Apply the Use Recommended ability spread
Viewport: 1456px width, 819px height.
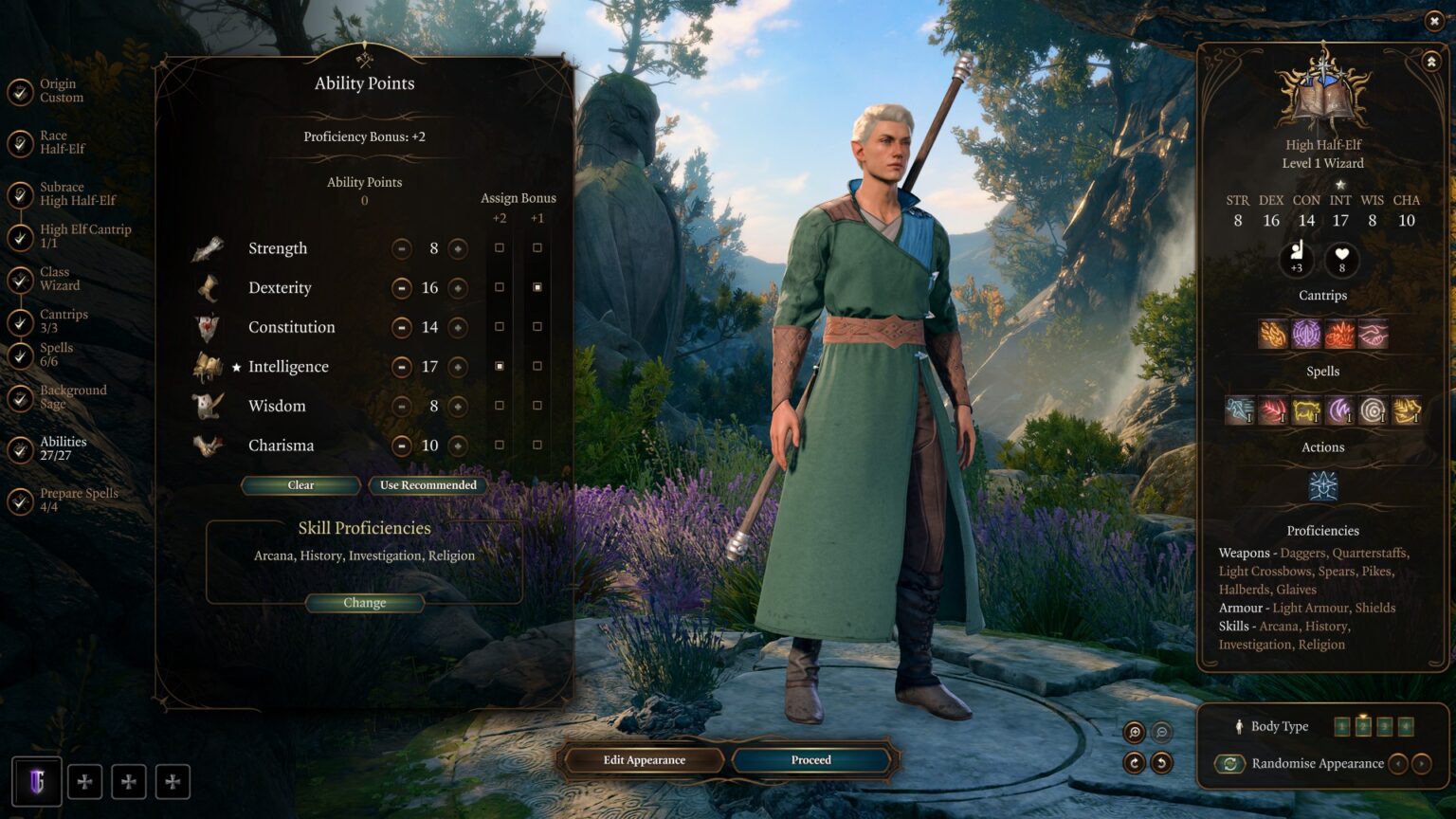click(x=428, y=485)
